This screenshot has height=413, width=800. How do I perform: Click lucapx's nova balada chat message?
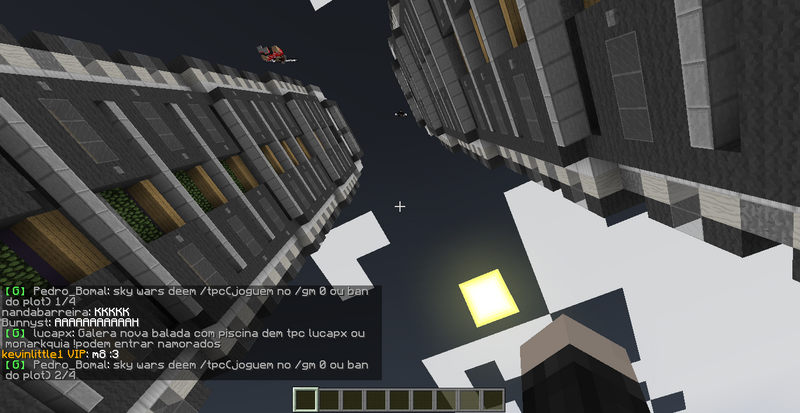tap(190, 338)
